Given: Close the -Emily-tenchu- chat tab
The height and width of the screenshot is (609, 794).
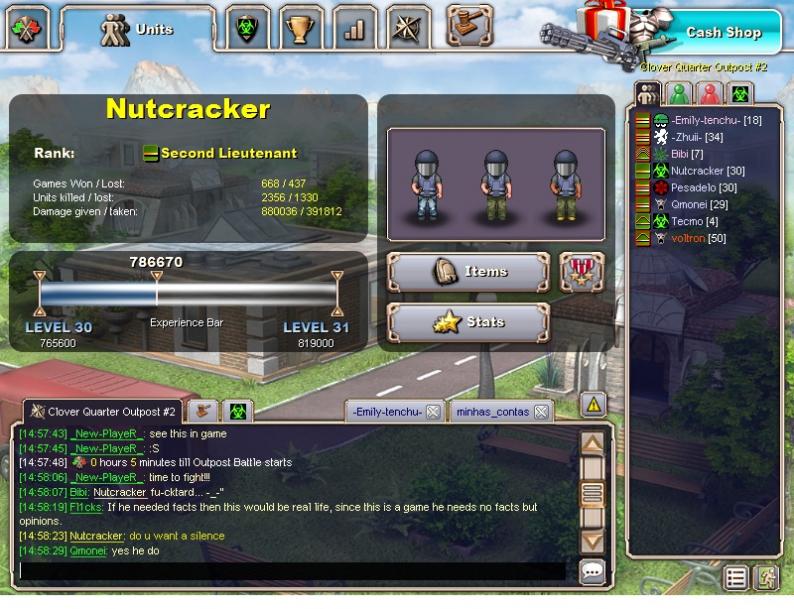Looking at the screenshot, I should pos(433,412).
